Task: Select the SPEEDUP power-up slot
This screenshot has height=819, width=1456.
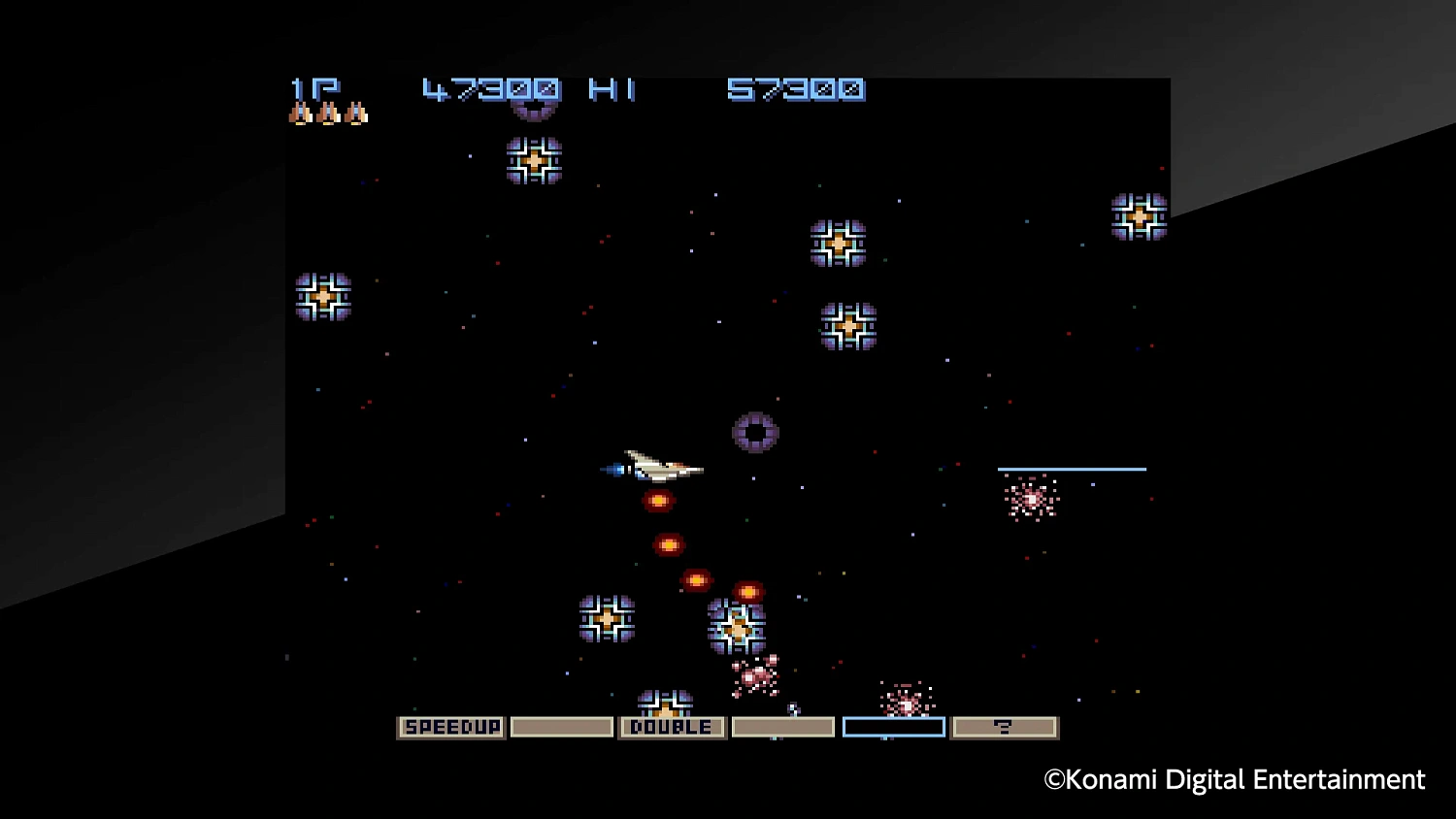Action: point(450,726)
